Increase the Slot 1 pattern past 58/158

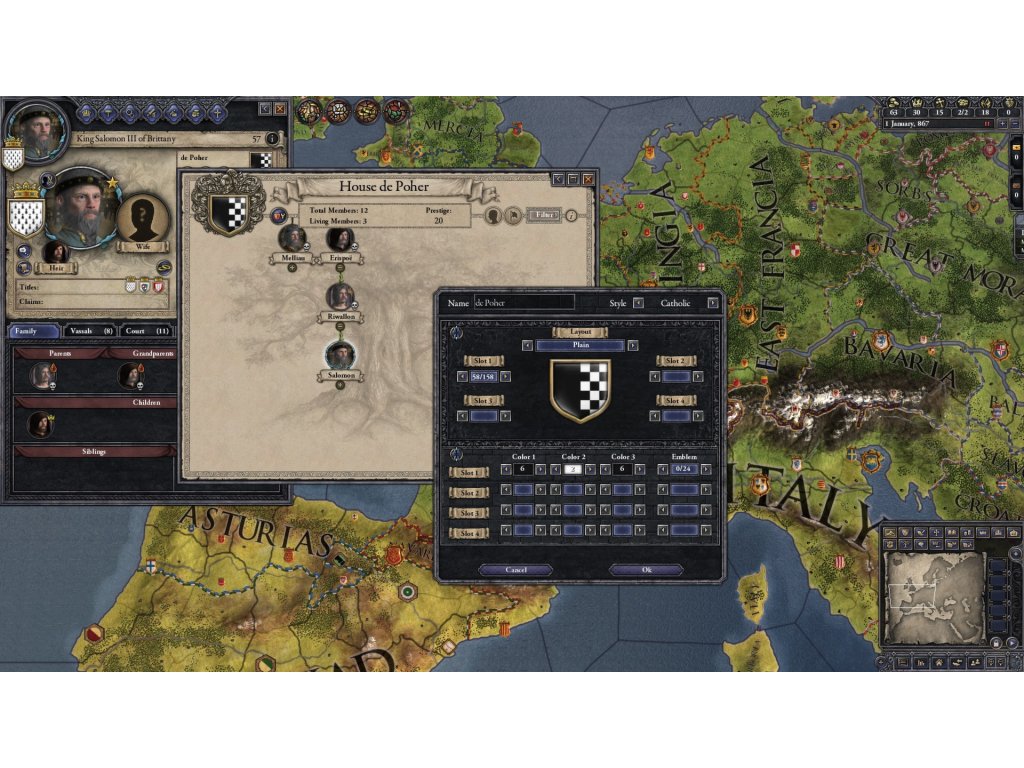click(505, 376)
